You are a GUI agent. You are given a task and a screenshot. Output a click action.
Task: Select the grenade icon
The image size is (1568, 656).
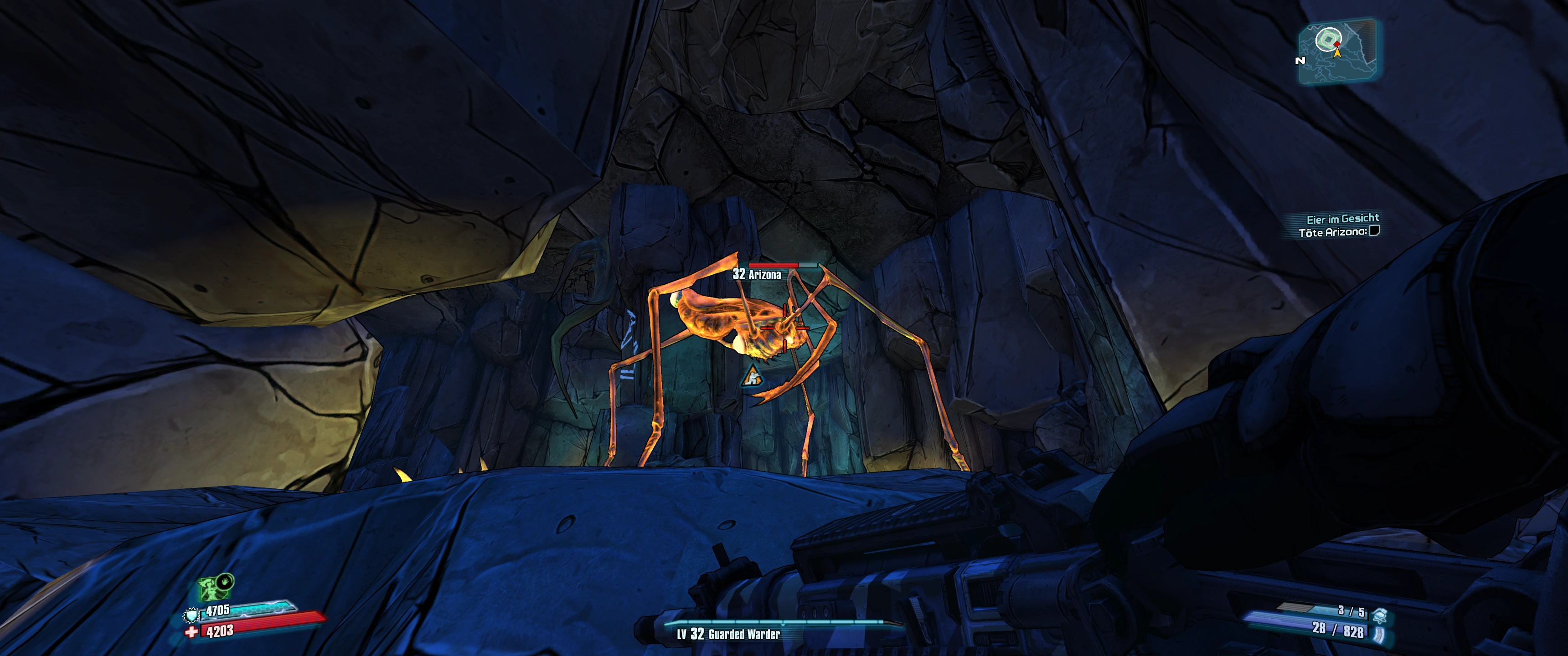1379,616
